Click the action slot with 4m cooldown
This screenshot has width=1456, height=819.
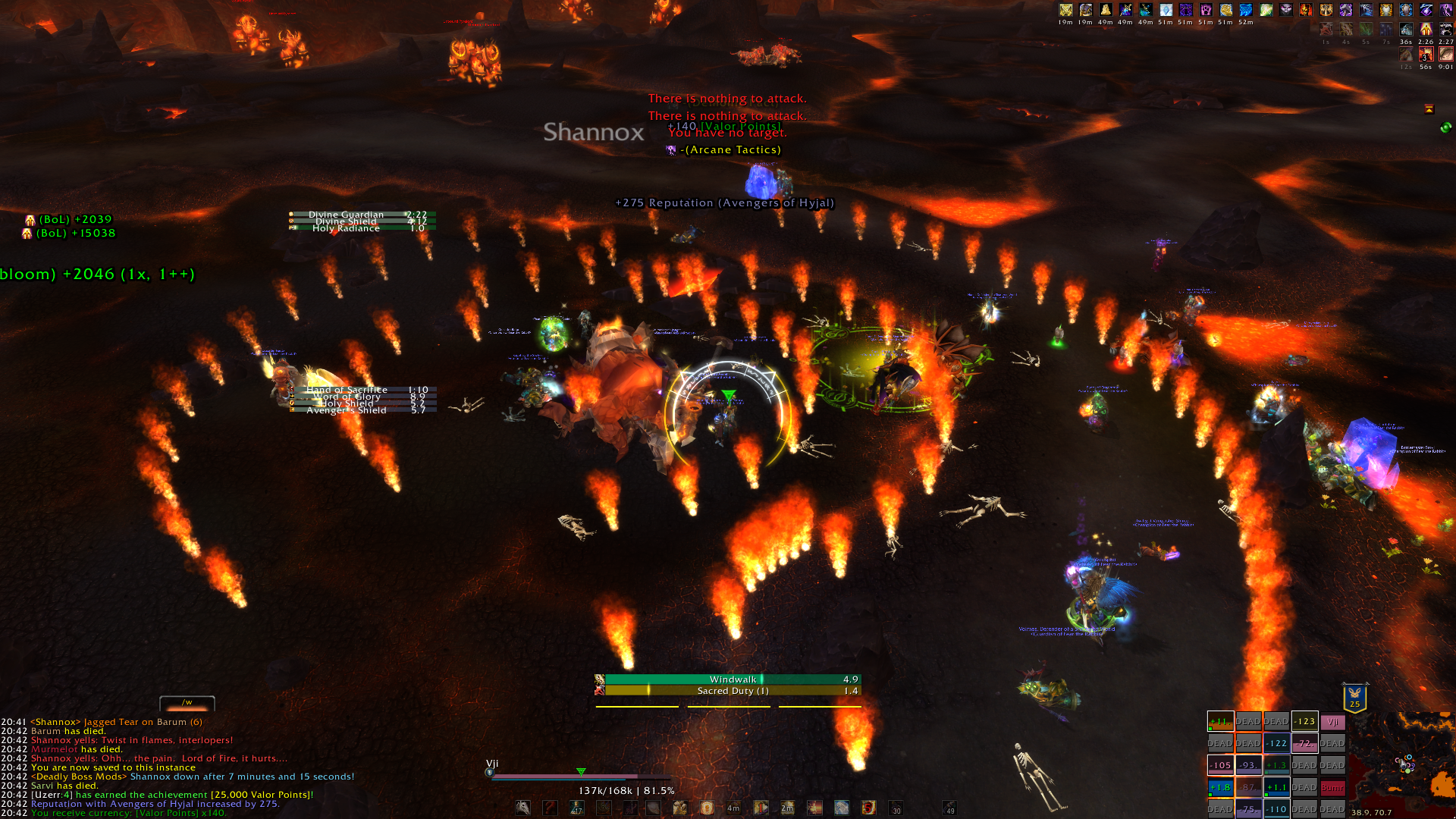tap(733, 808)
